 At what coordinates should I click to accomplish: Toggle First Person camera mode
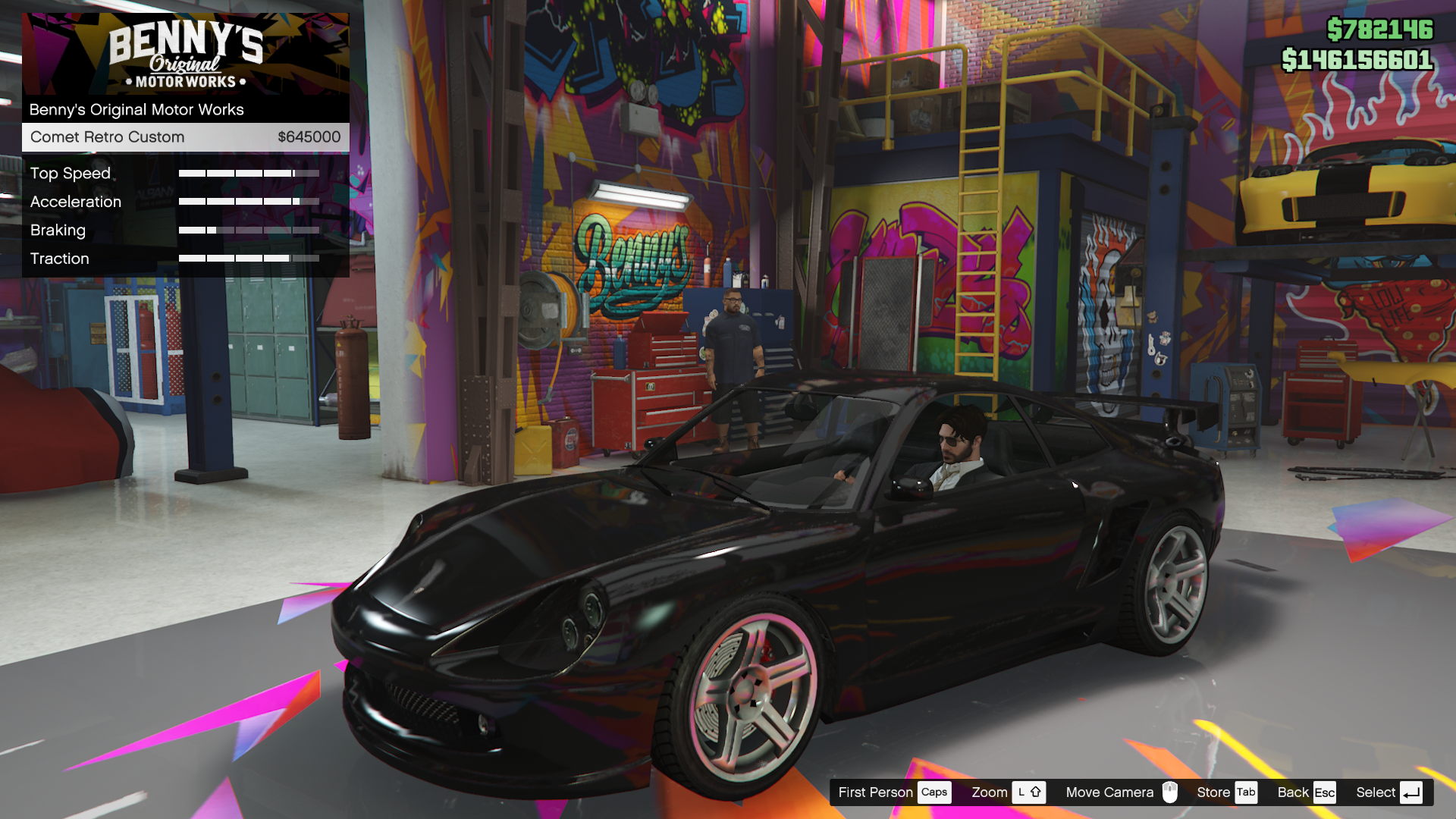[876, 792]
